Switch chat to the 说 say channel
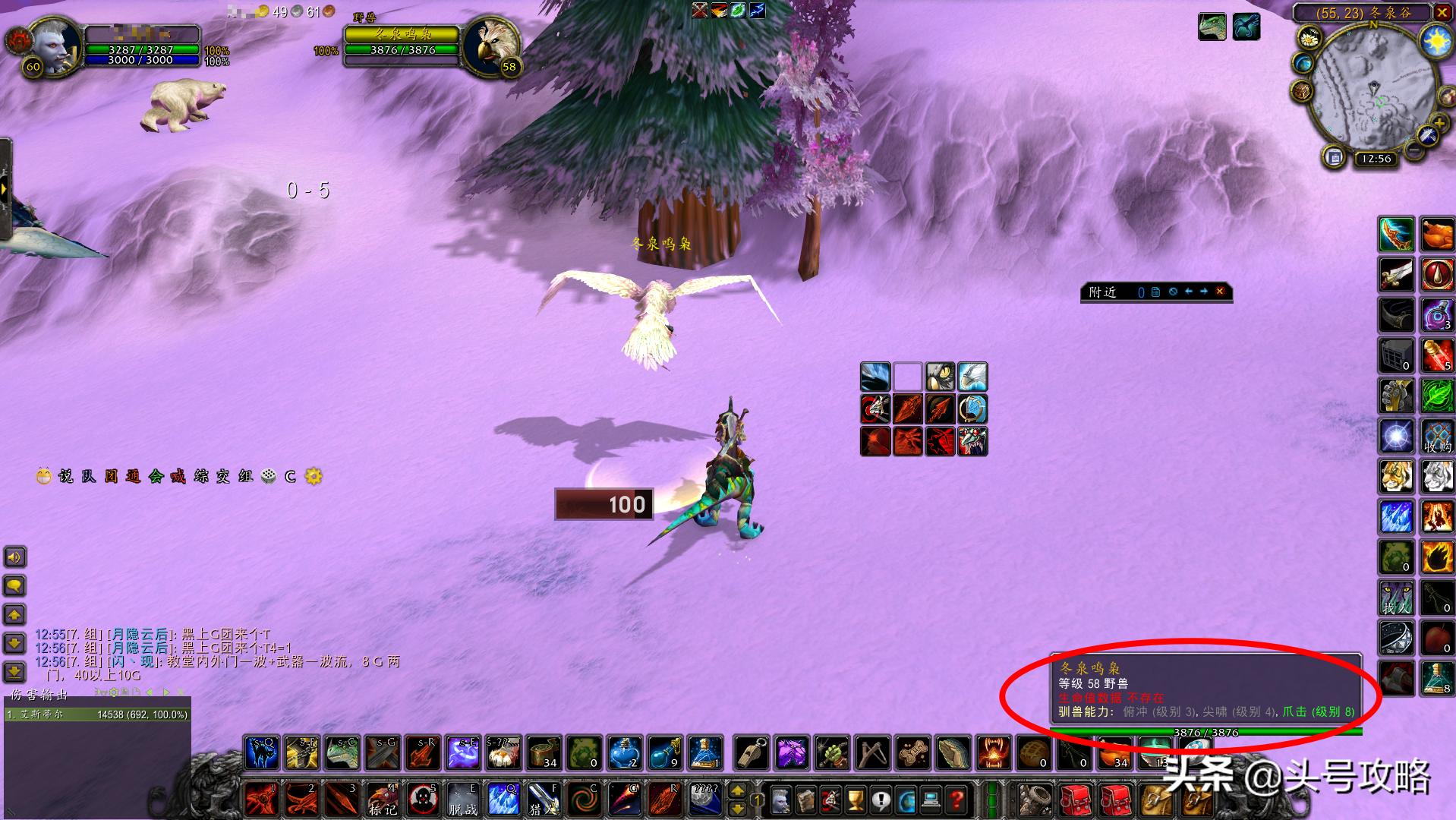This screenshot has width=1456, height=820. click(66, 476)
